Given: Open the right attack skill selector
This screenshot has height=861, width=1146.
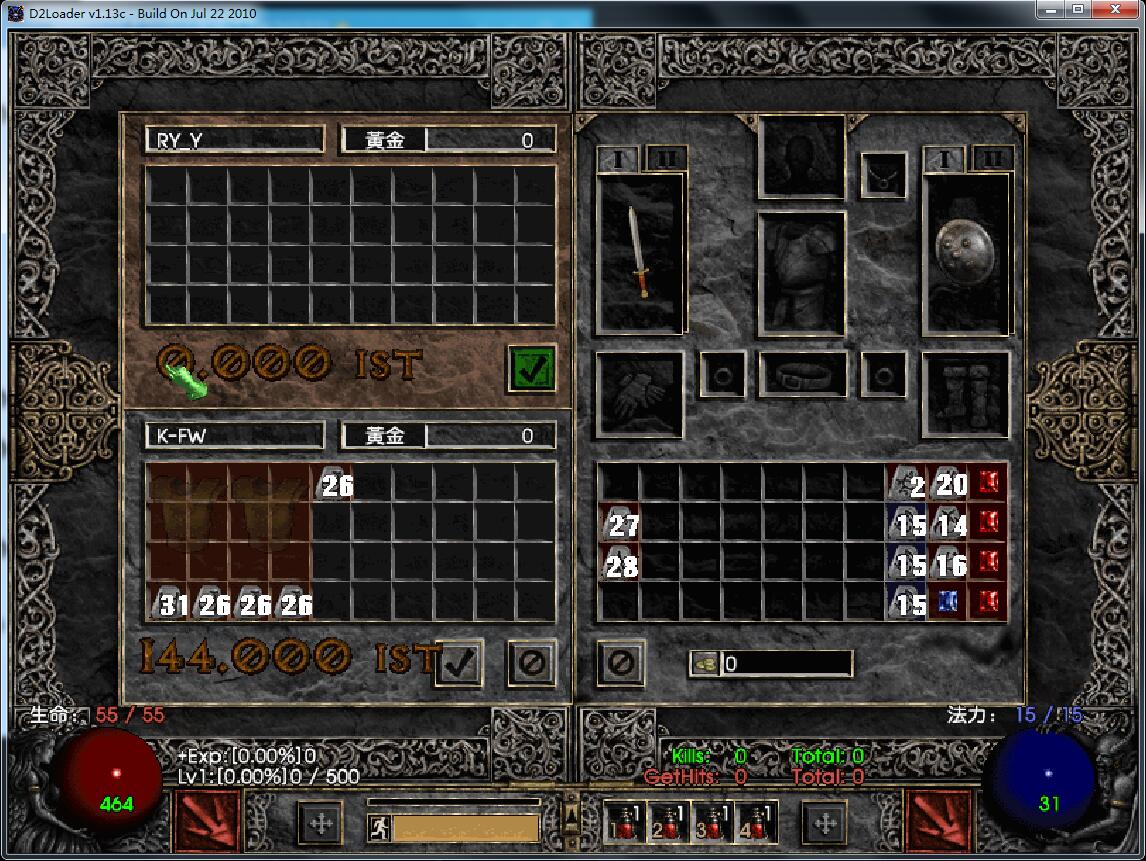Looking at the screenshot, I should coord(938,822).
